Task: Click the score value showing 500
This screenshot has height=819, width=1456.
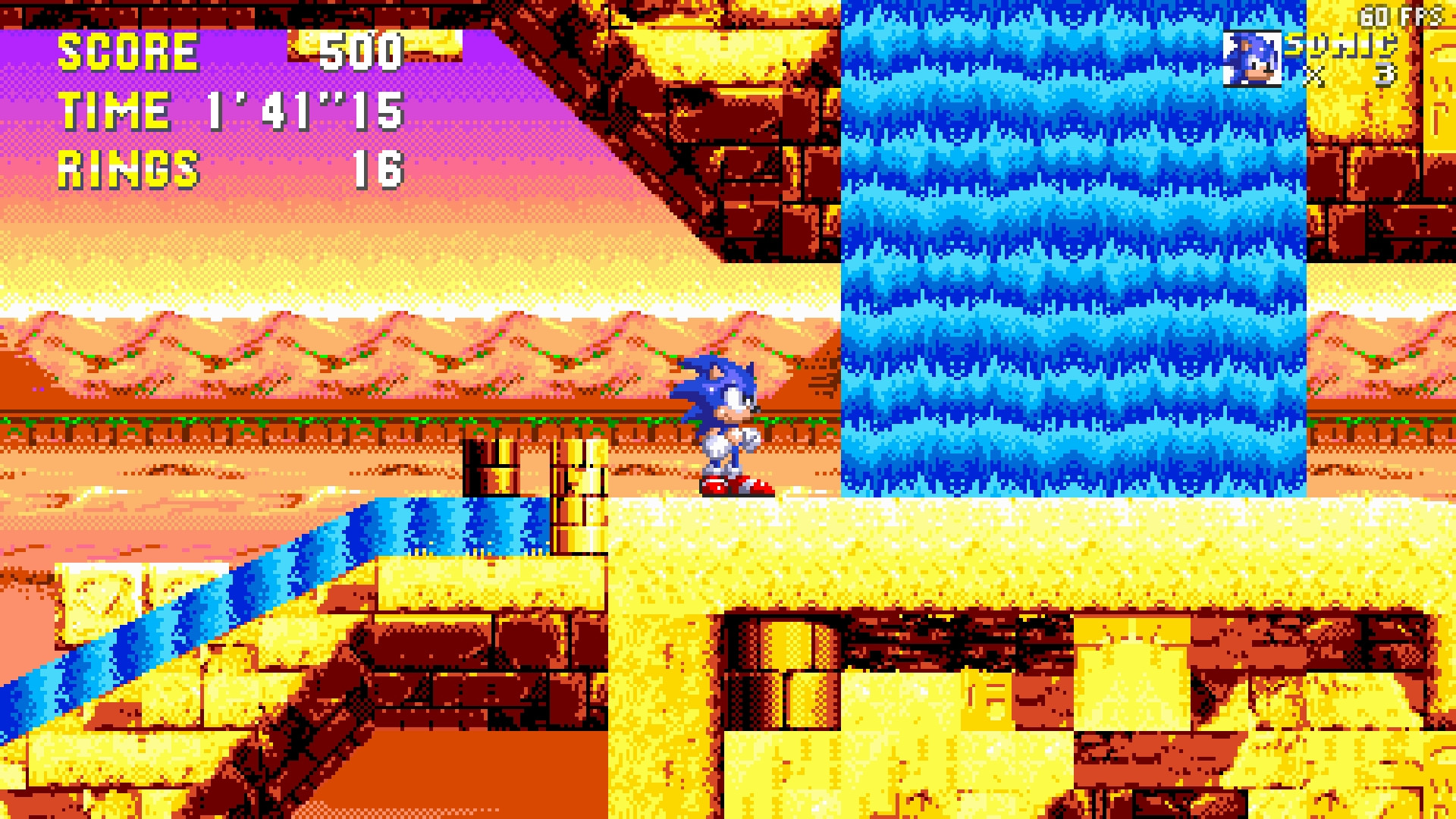Action: (360, 53)
